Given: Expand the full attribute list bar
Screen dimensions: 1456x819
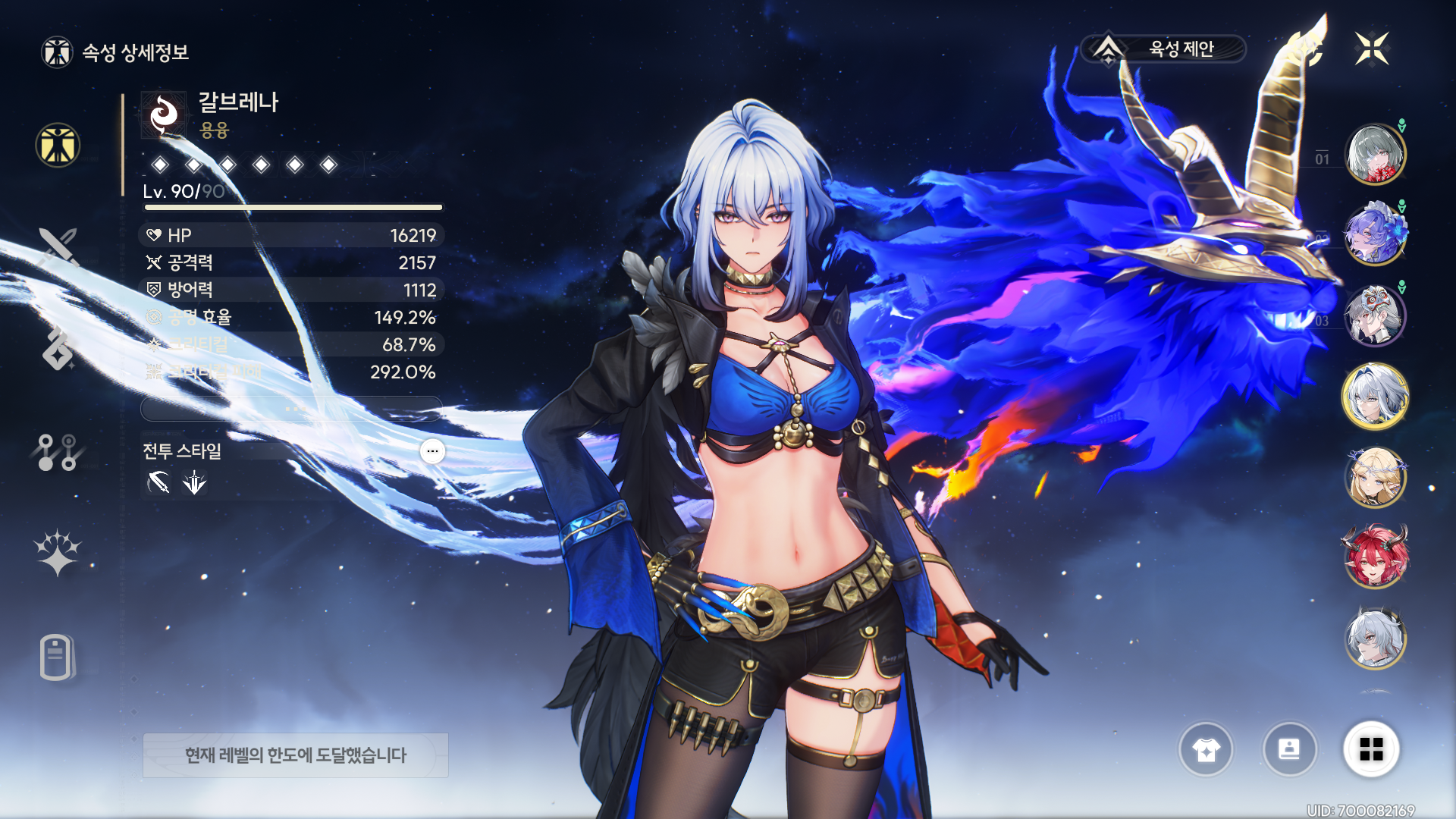Looking at the screenshot, I should (x=292, y=409).
